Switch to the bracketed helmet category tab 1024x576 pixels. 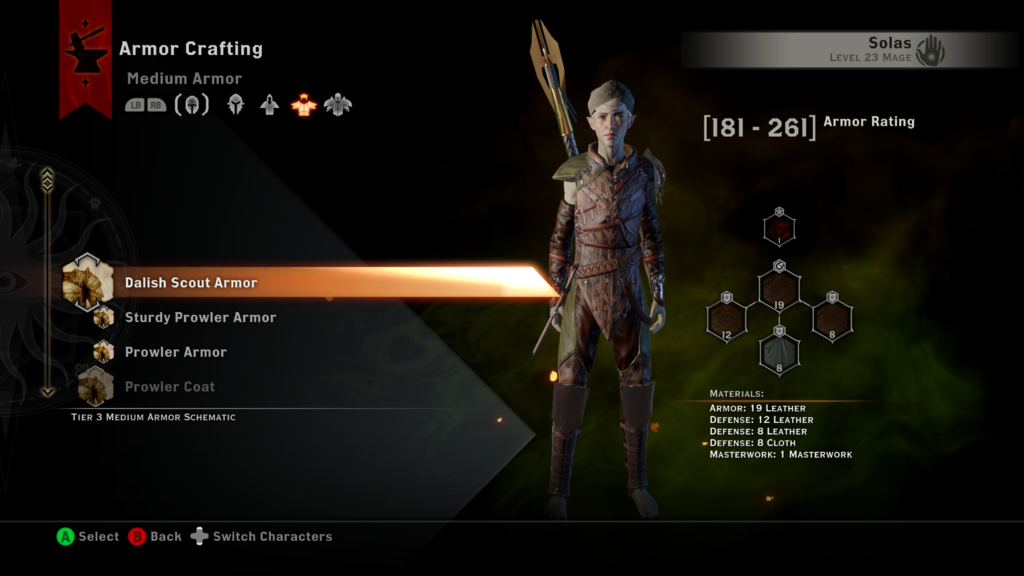192,104
